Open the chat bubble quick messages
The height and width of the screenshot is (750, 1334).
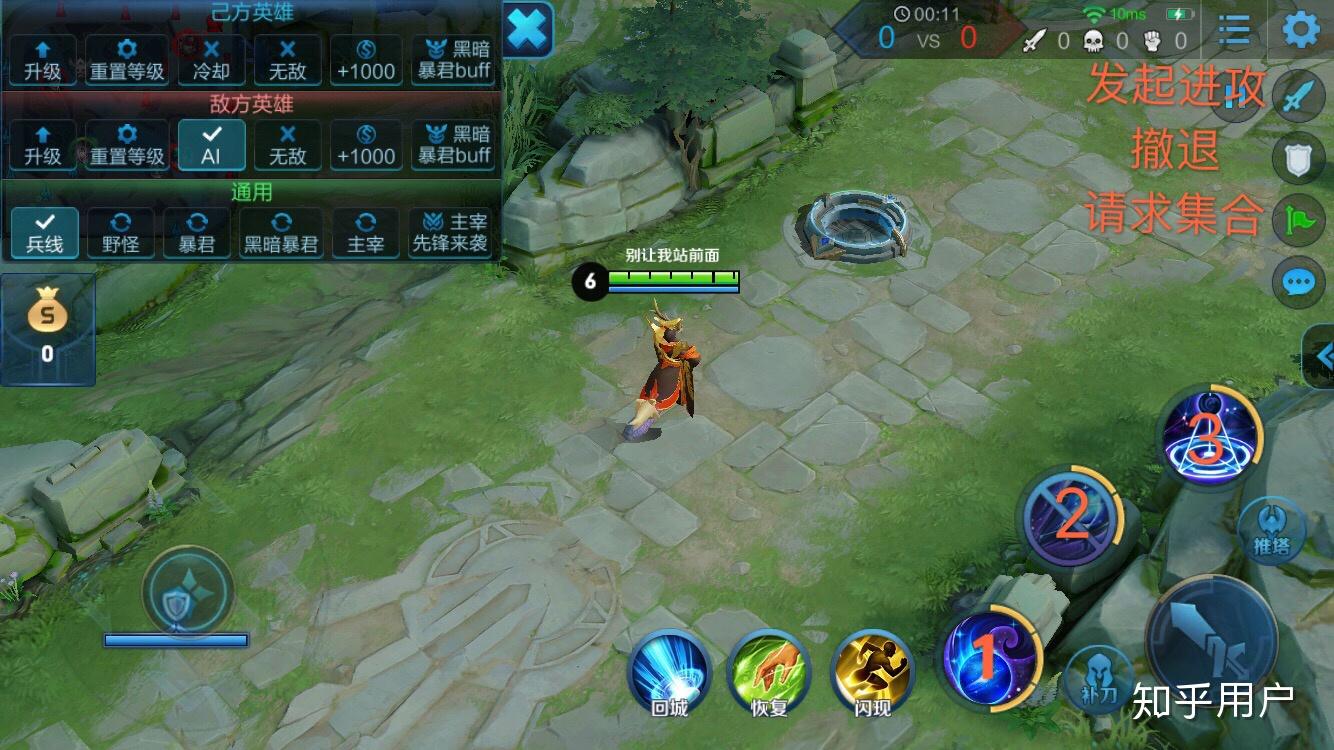coord(1299,282)
